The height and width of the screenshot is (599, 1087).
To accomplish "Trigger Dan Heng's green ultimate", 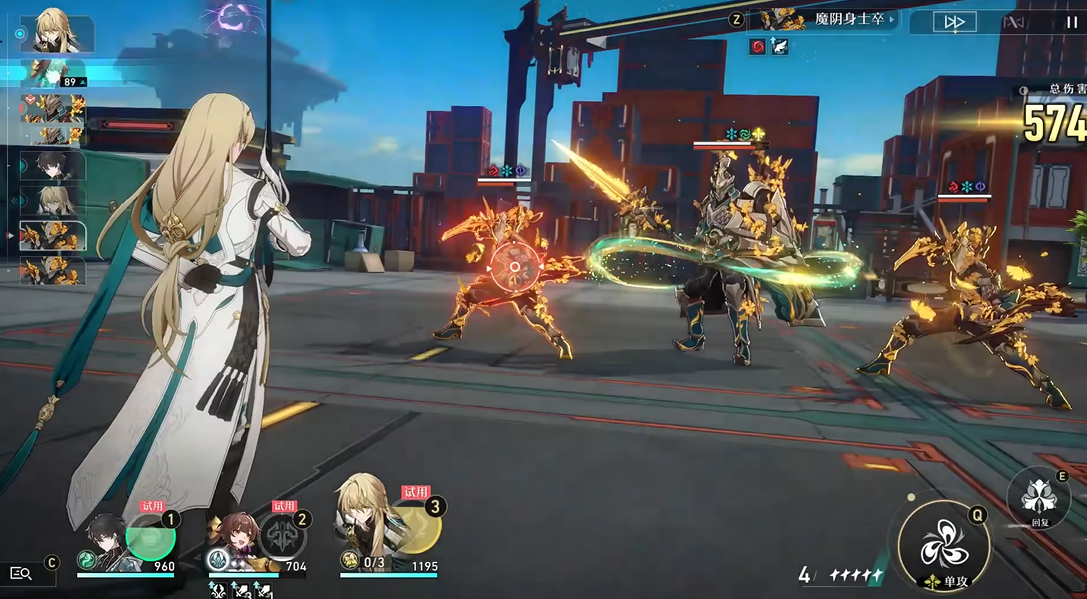I will (x=150, y=535).
